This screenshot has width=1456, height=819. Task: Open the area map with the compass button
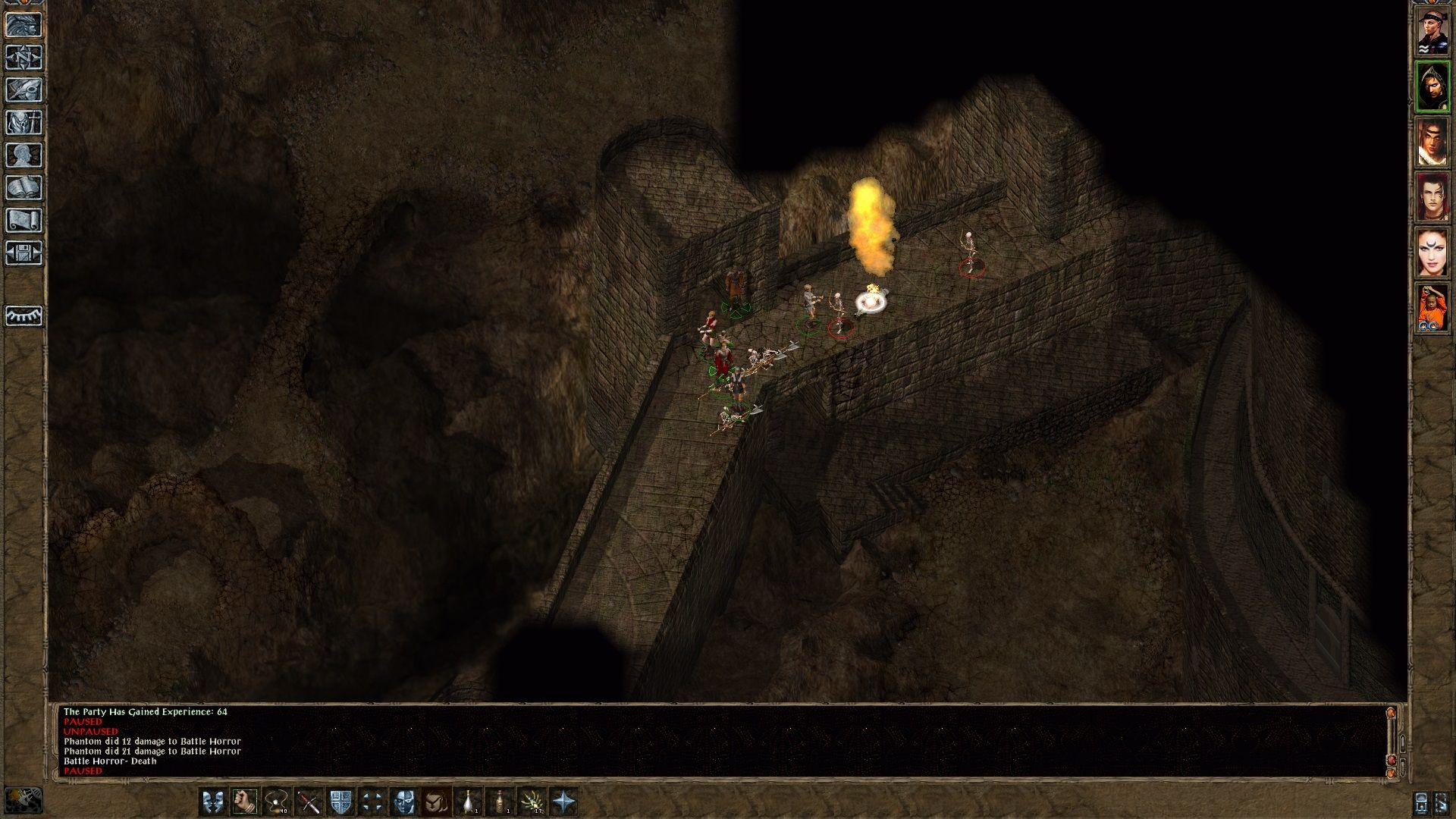pyautogui.click(x=24, y=58)
